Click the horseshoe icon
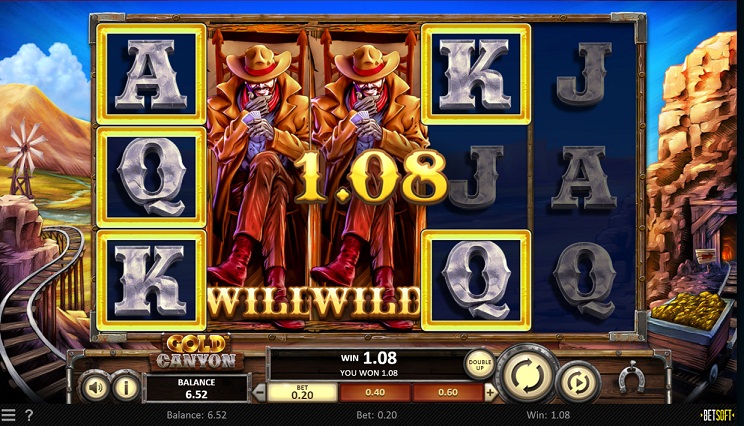Image resolution: width=744 pixels, height=426 pixels. (x=630, y=379)
